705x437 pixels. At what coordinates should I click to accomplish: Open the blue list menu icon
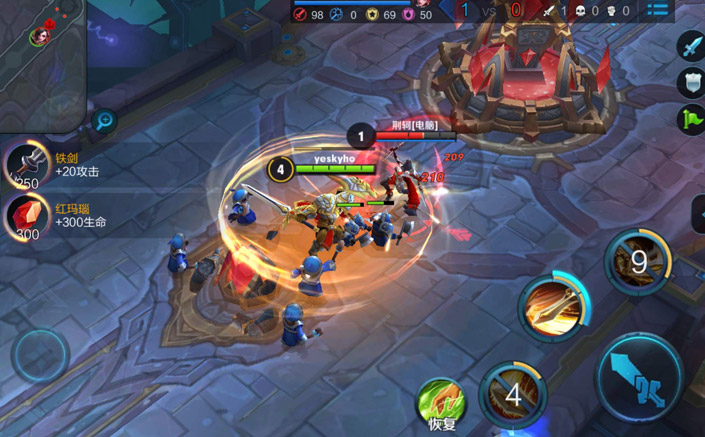657,10
